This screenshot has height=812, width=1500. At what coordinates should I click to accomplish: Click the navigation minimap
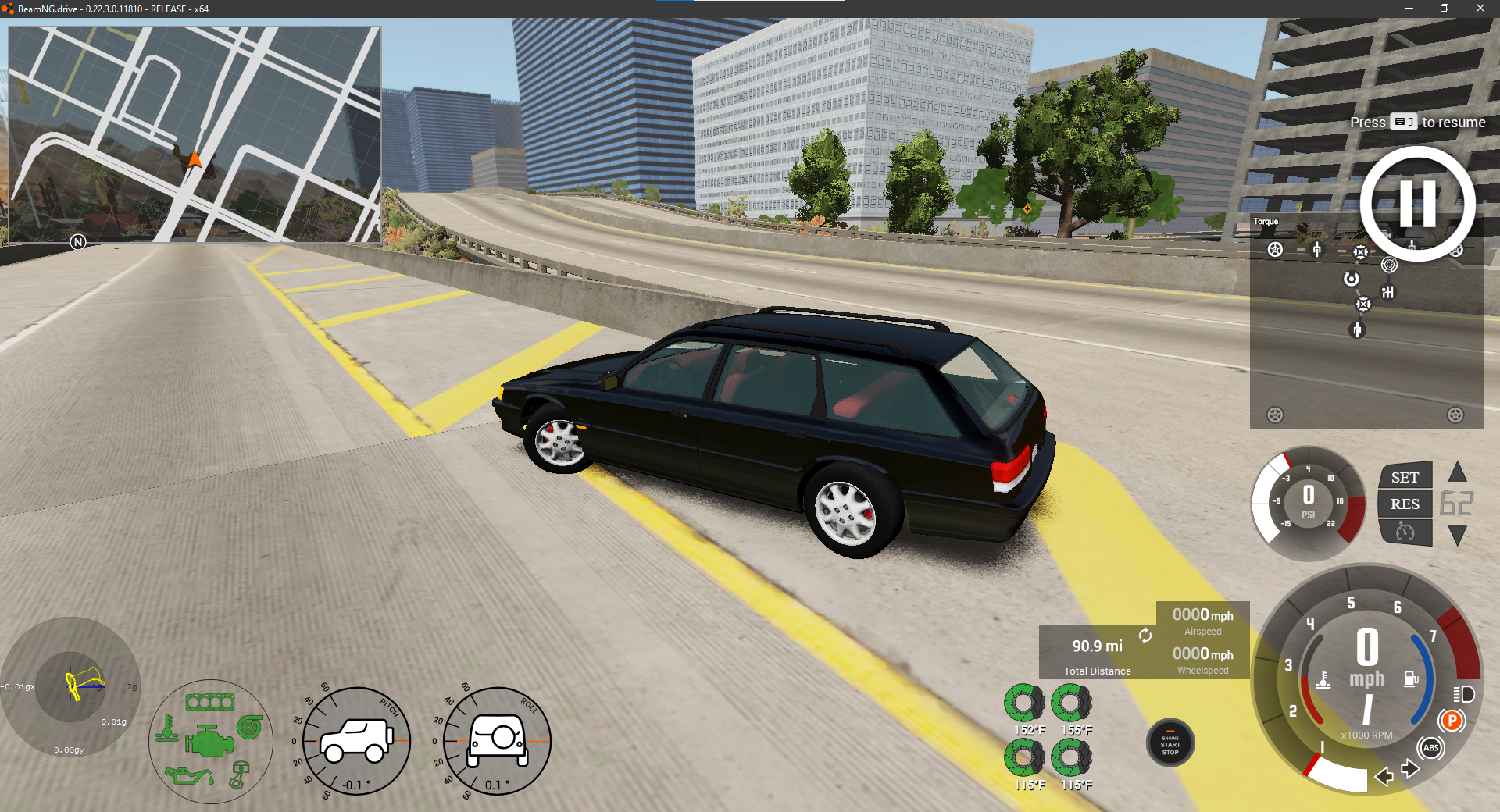[x=195, y=134]
